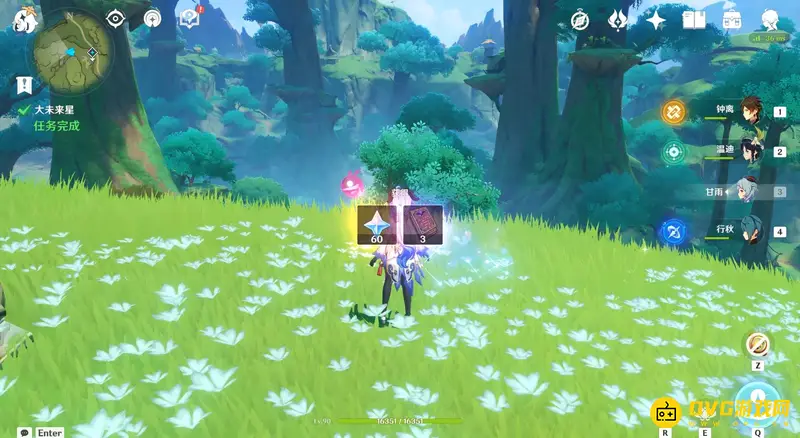Trigger 钟离's orange elemental burst icon
Screen dimensions: 800x438
tap(672, 112)
